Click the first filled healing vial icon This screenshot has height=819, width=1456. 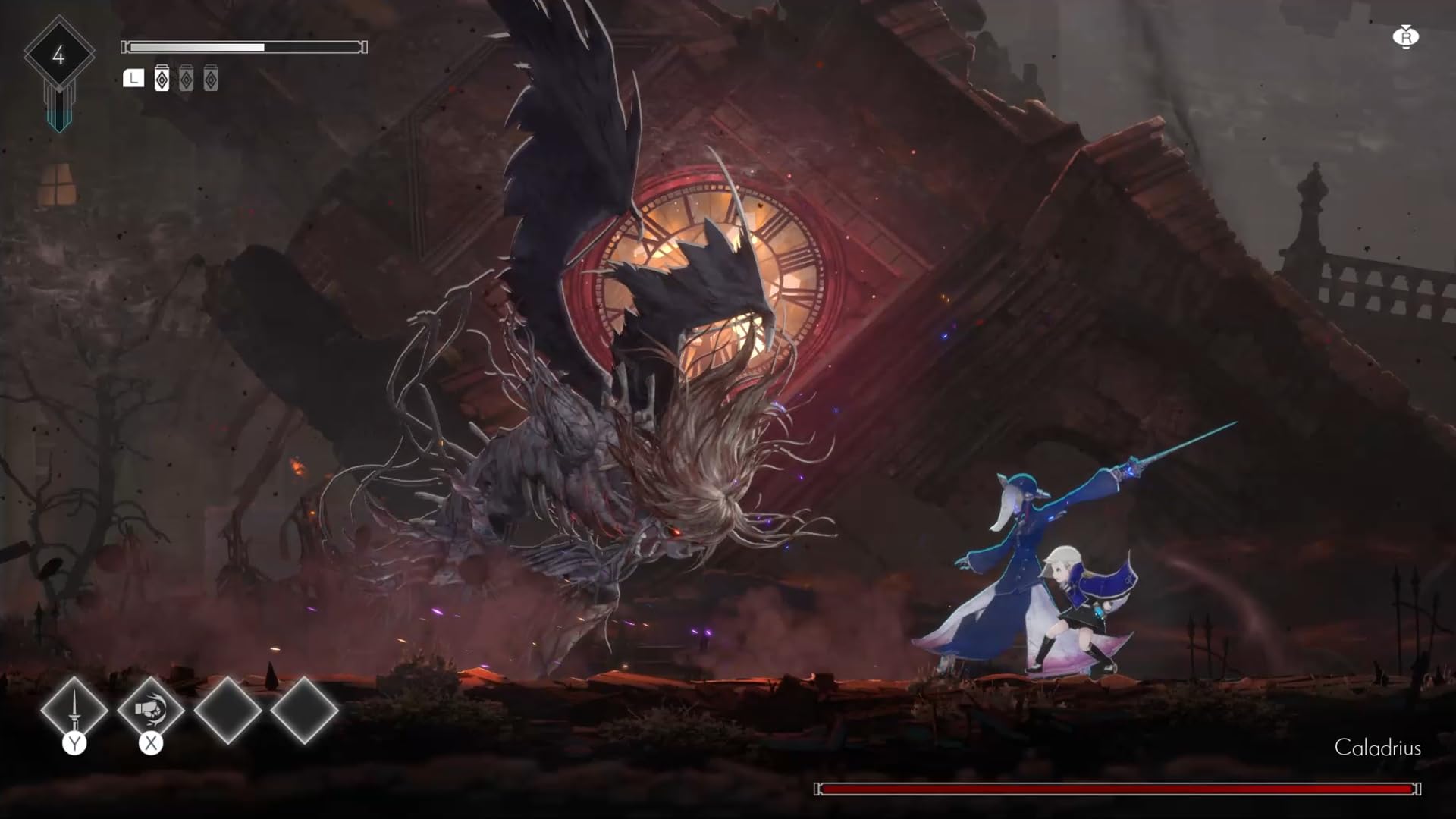162,78
